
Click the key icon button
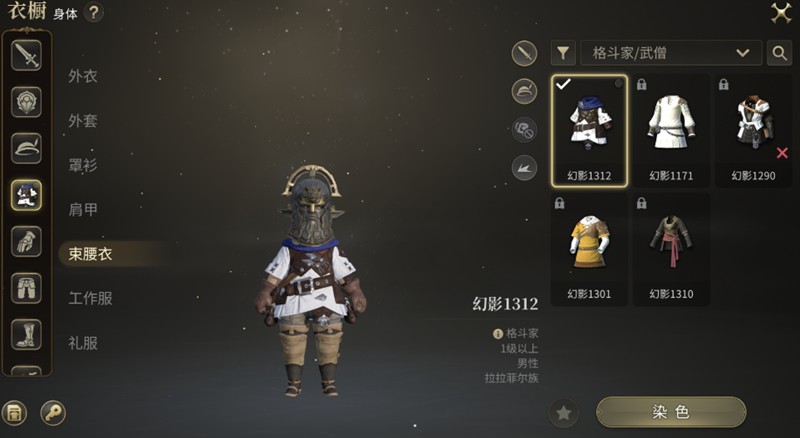(x=53, y=412)
